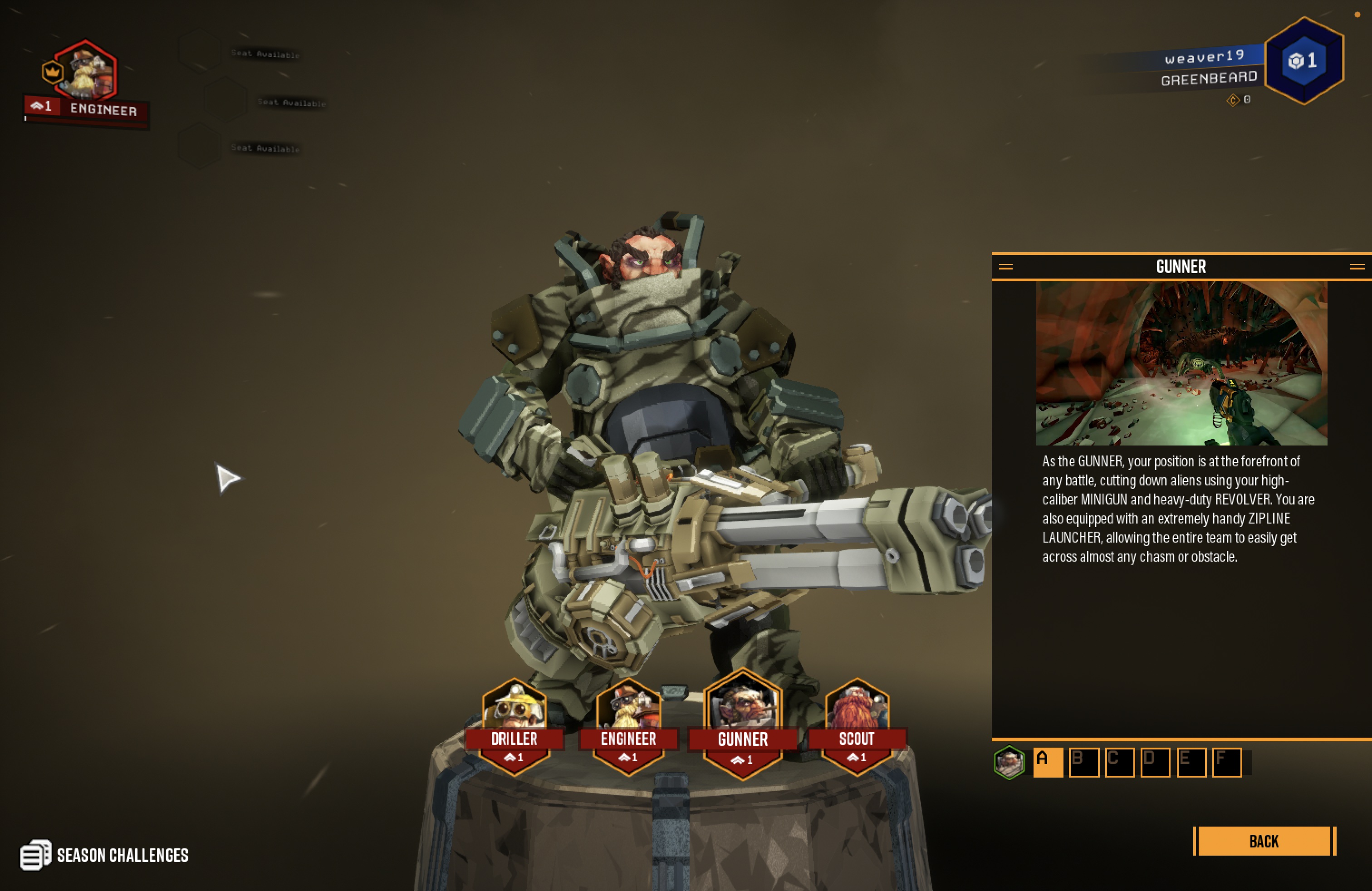View the Gunner gameplay preview image

click(1181, 363)
